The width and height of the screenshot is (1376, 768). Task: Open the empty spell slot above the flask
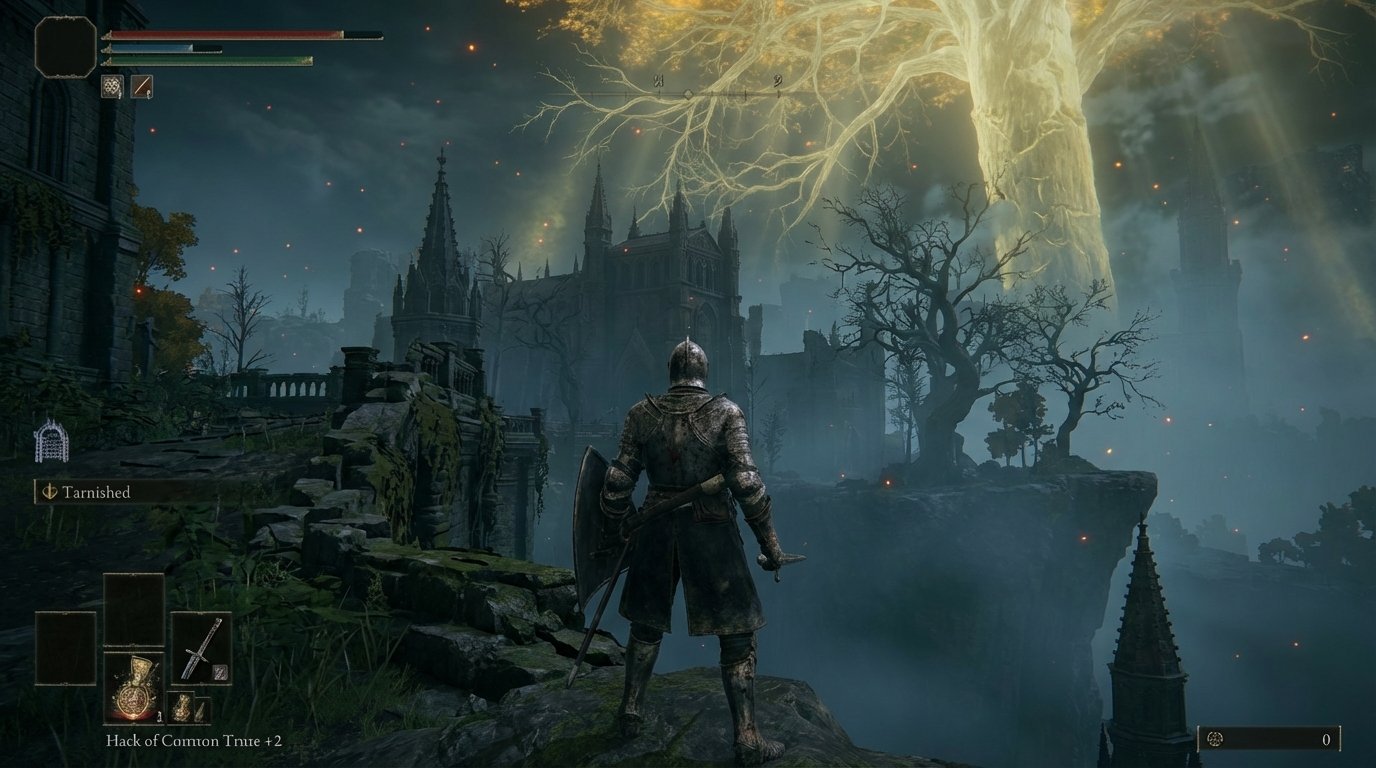point(133,609)
